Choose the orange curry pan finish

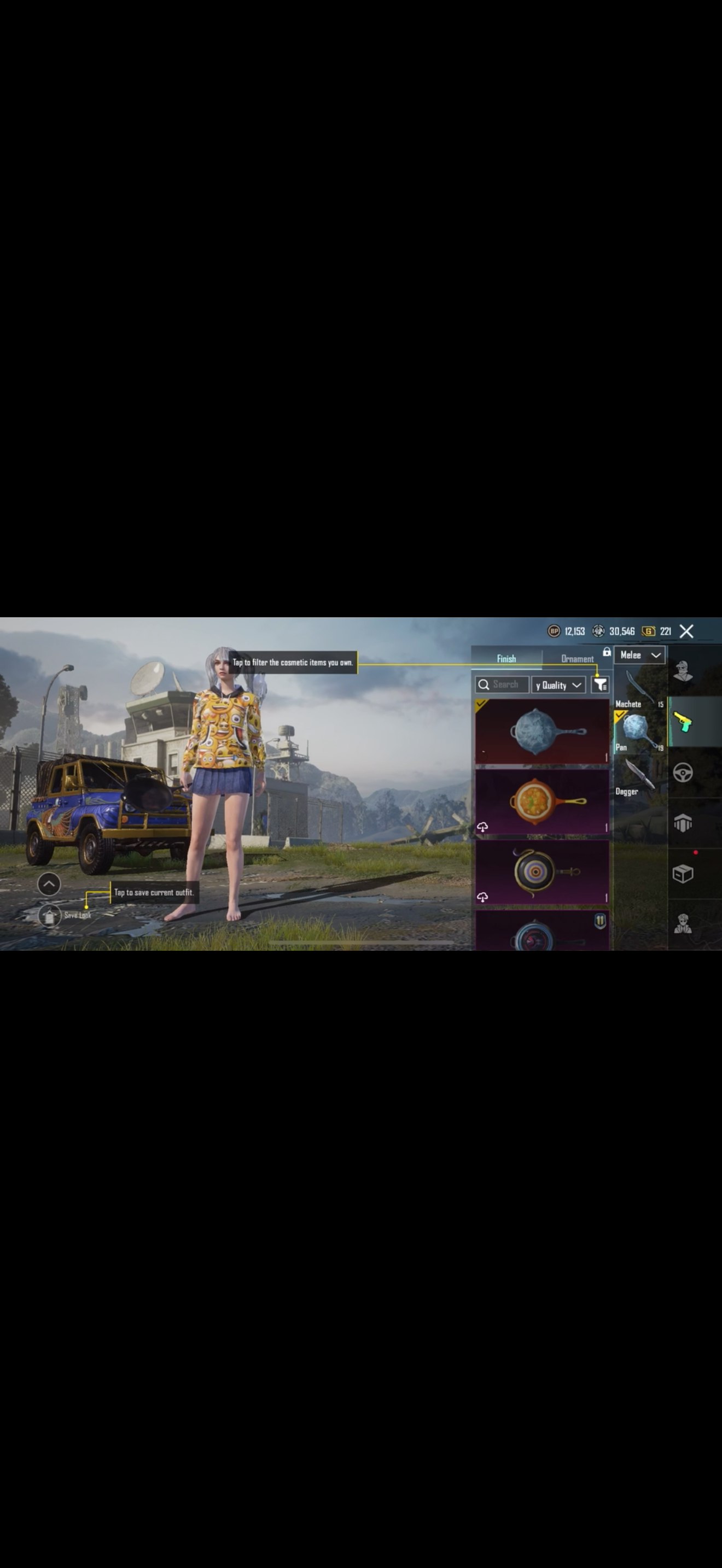point(542,801)
